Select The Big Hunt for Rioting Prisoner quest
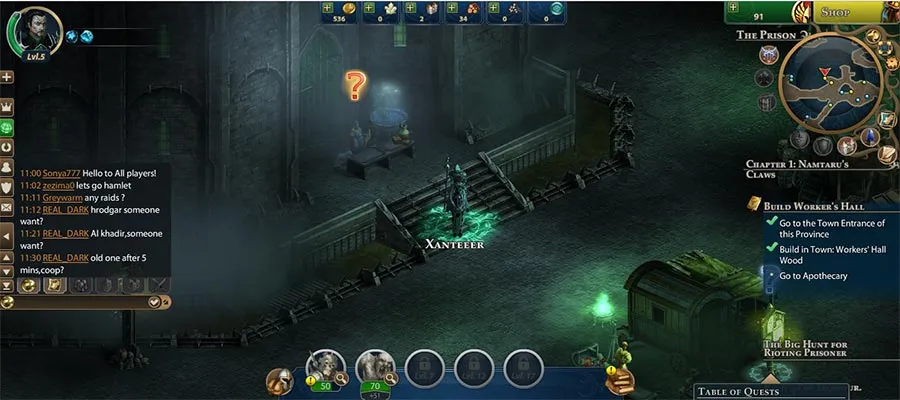Viewport: 900px width, 400px height. (806, 347)
